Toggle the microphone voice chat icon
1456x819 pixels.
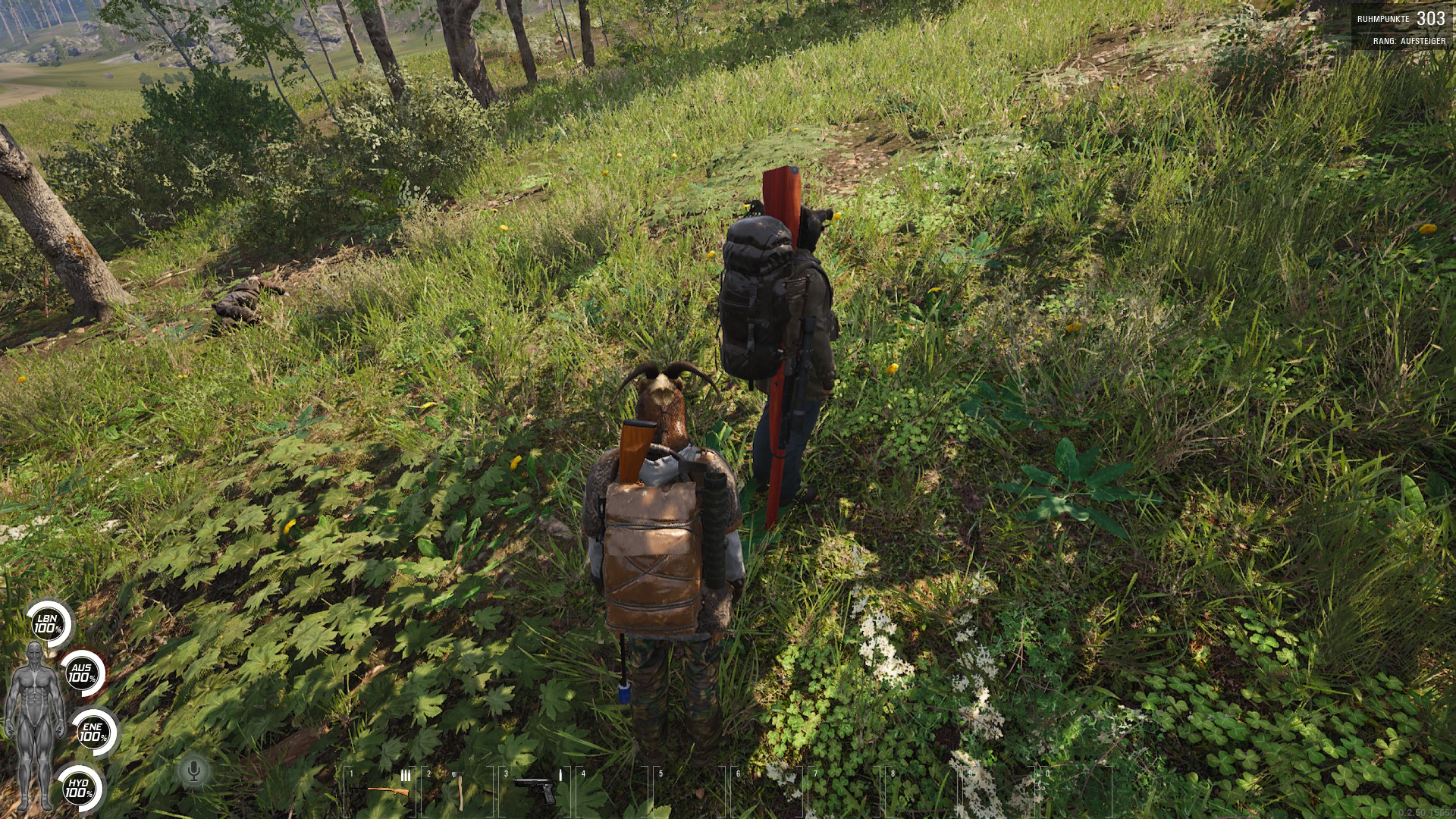click(193, 772)
